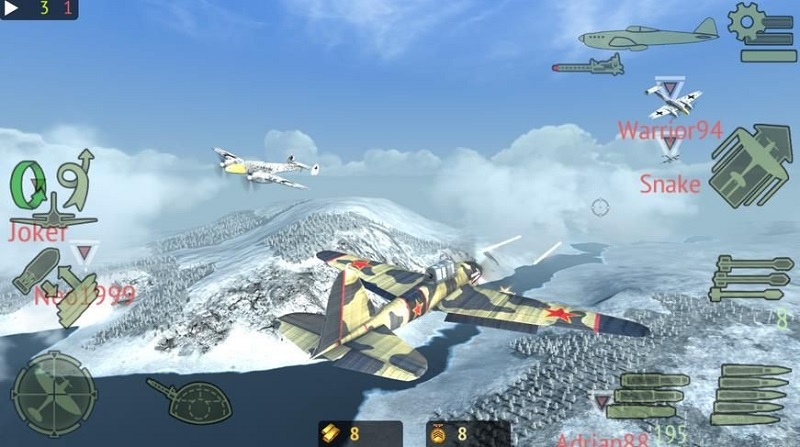Select the bomber with rocket icon
The width and height of the screenshot is (800, 447).
point(588,66)
